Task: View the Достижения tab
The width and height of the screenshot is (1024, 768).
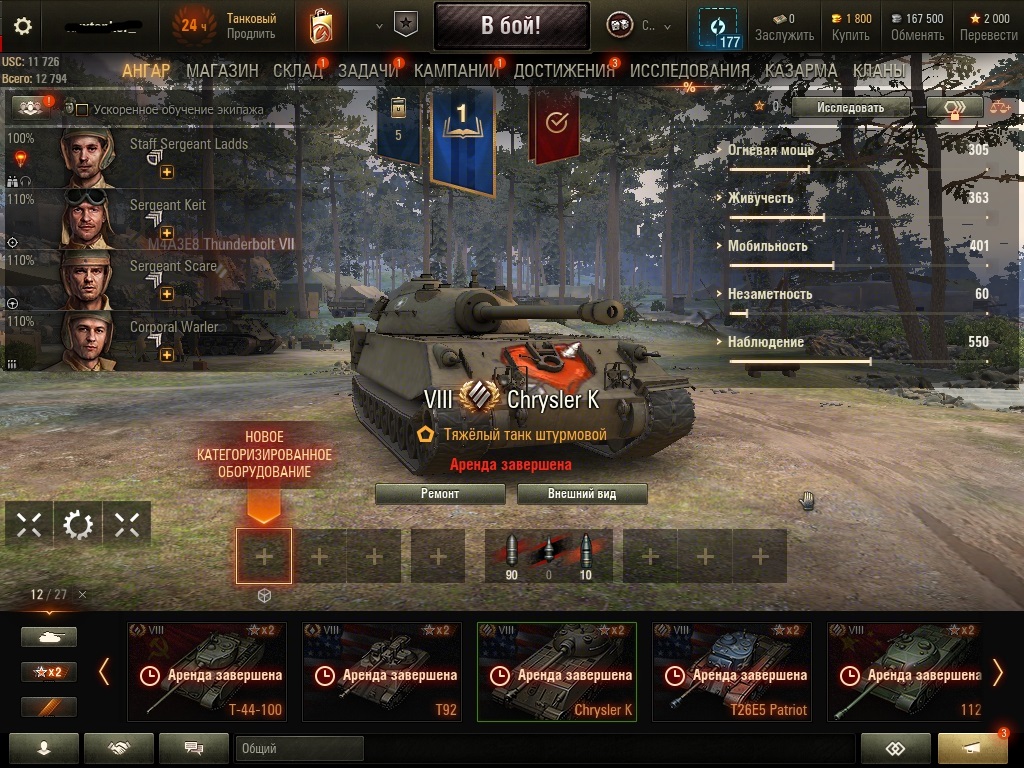Action: (x=564, y=70)
